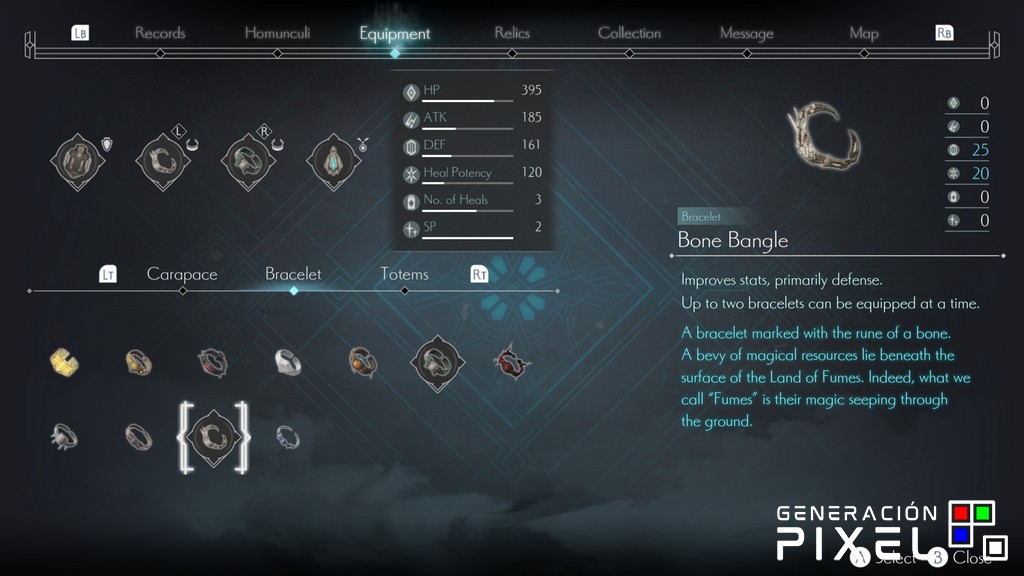This screenshot has height=576, width=1024.
Task: Select the equipped totem slot with blue gem
Action: tap(330, 159)
